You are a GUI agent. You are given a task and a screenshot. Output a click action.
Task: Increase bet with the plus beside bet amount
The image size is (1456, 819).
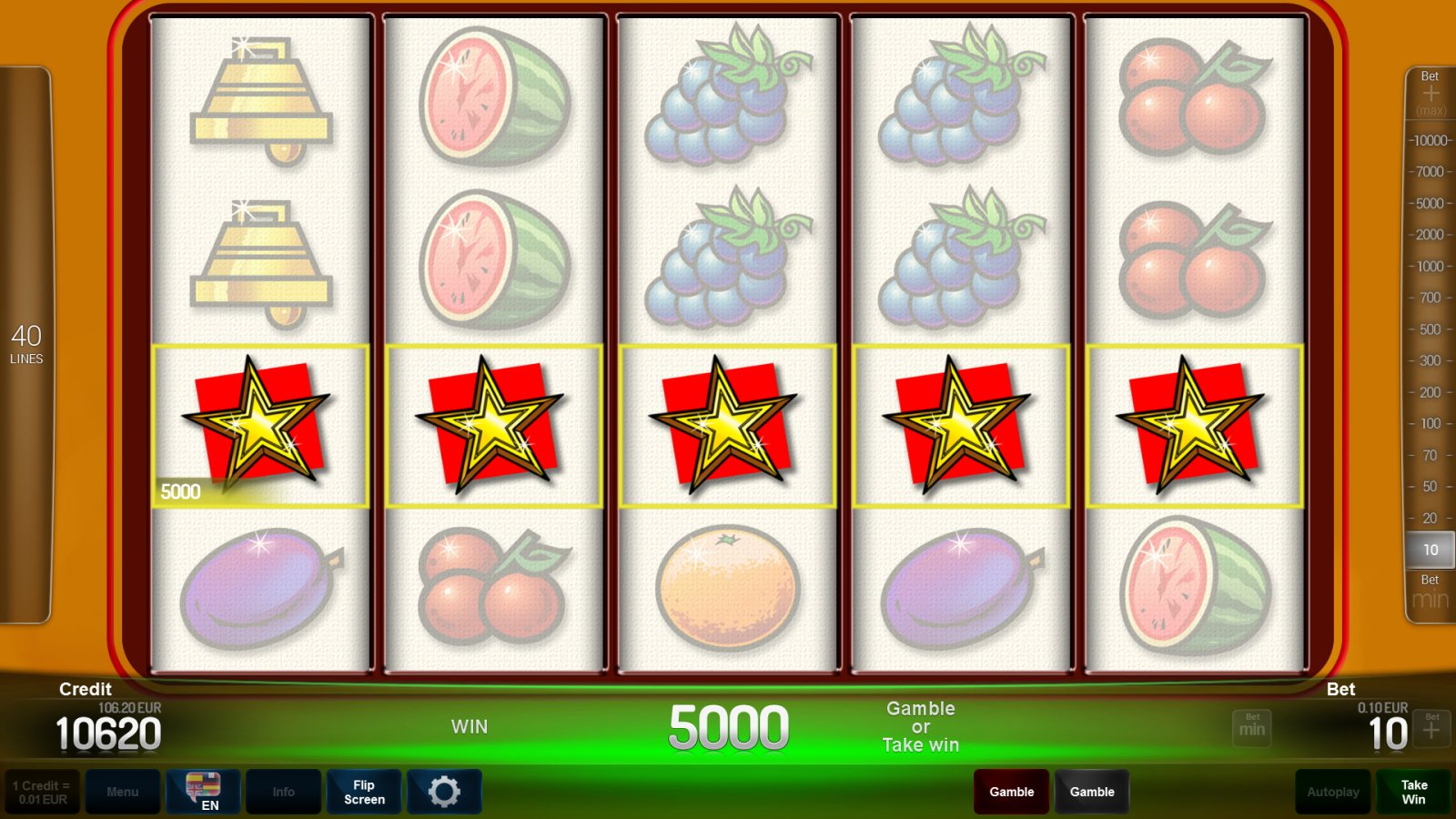coord(1432,728)
